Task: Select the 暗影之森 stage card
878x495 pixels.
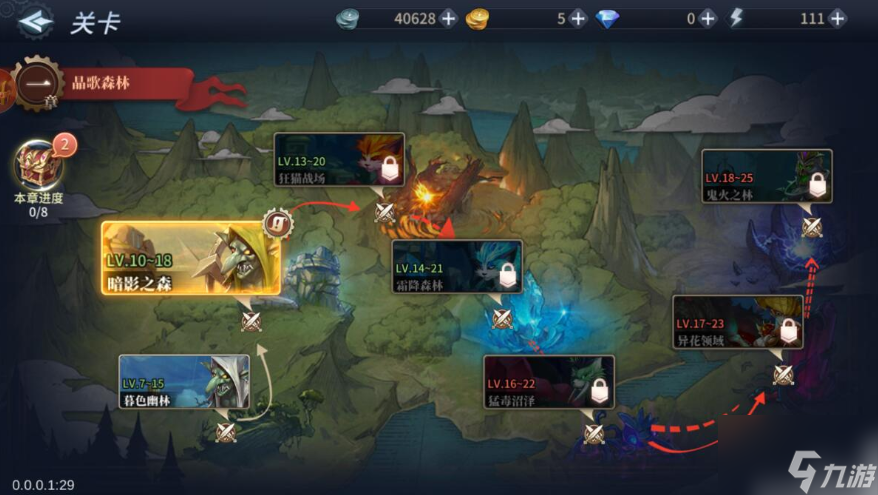Action: pos(190,258)
